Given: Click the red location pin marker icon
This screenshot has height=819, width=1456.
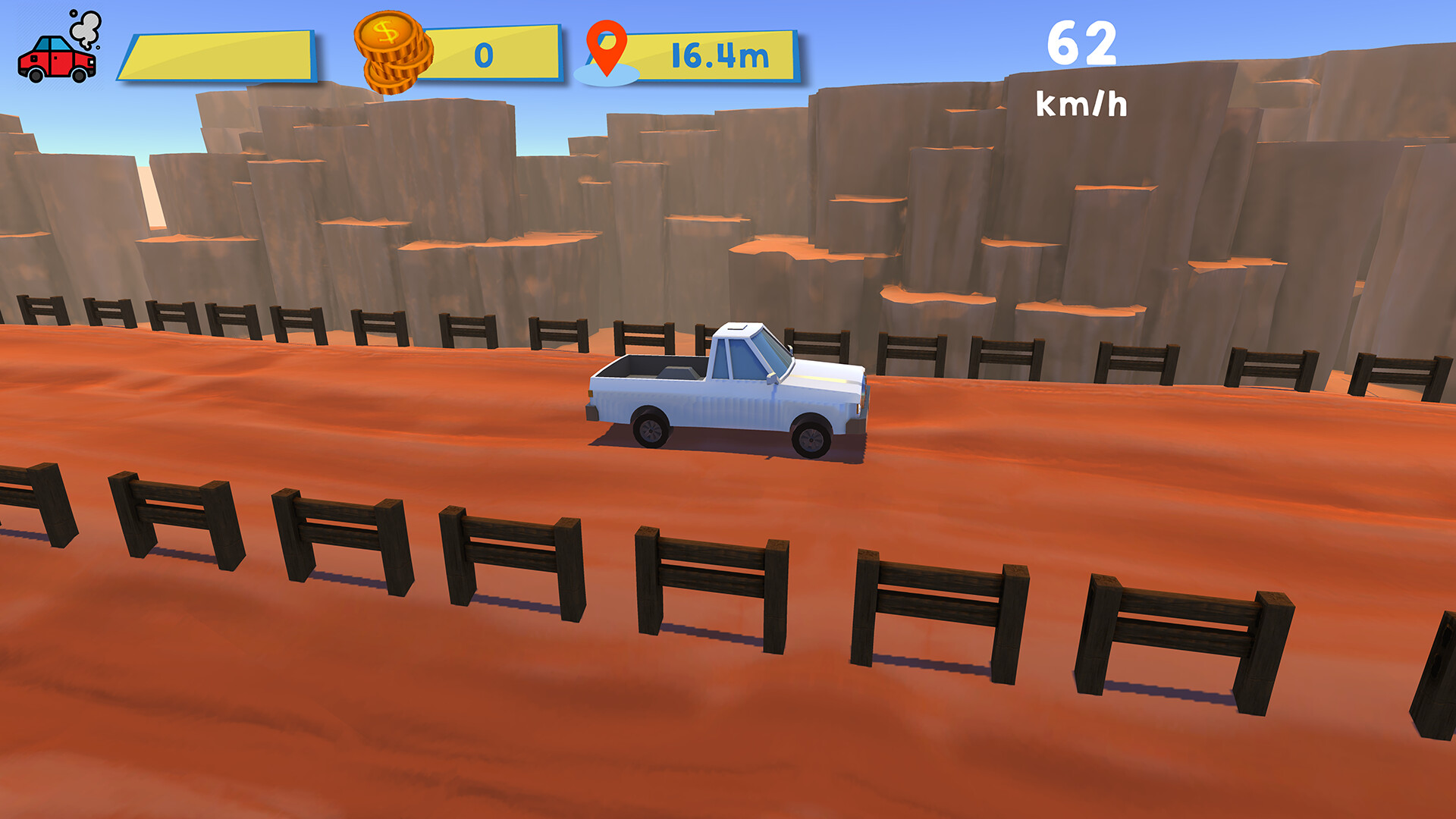Looking at the screenshot, I should click(607, 47).
